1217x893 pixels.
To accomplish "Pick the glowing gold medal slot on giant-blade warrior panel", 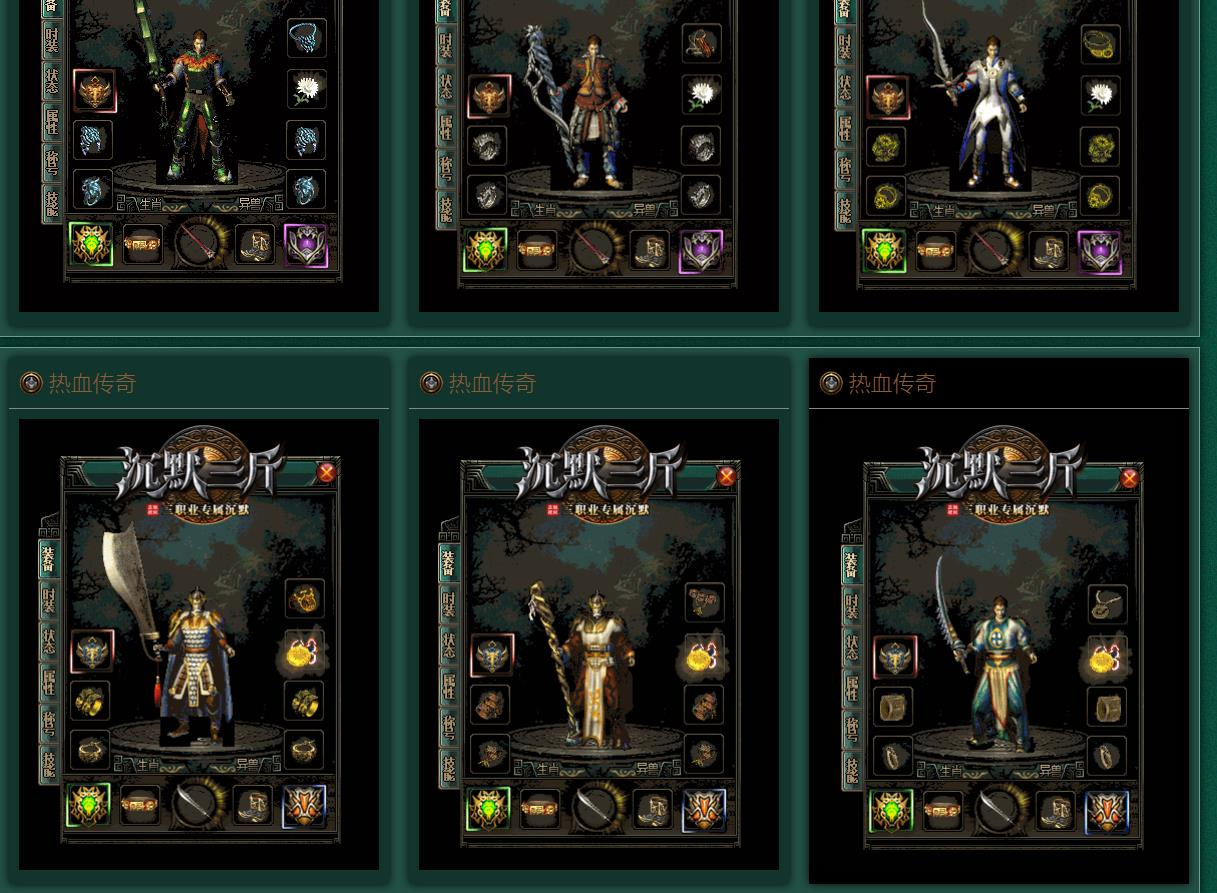I will (x=302, y=652).
